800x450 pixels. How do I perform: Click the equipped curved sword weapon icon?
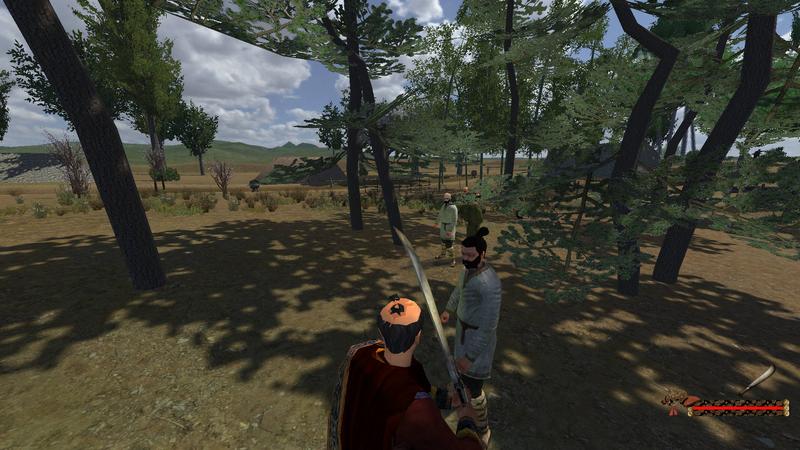pyautogui.click(x=759, y=378)
